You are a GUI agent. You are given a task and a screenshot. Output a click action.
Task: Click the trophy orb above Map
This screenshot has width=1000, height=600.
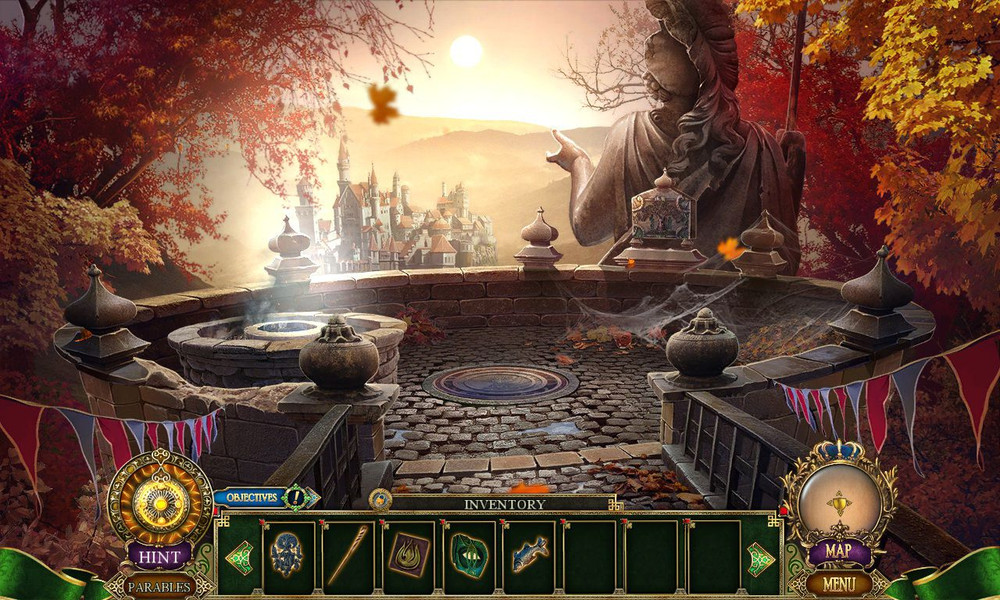(838, 496)
